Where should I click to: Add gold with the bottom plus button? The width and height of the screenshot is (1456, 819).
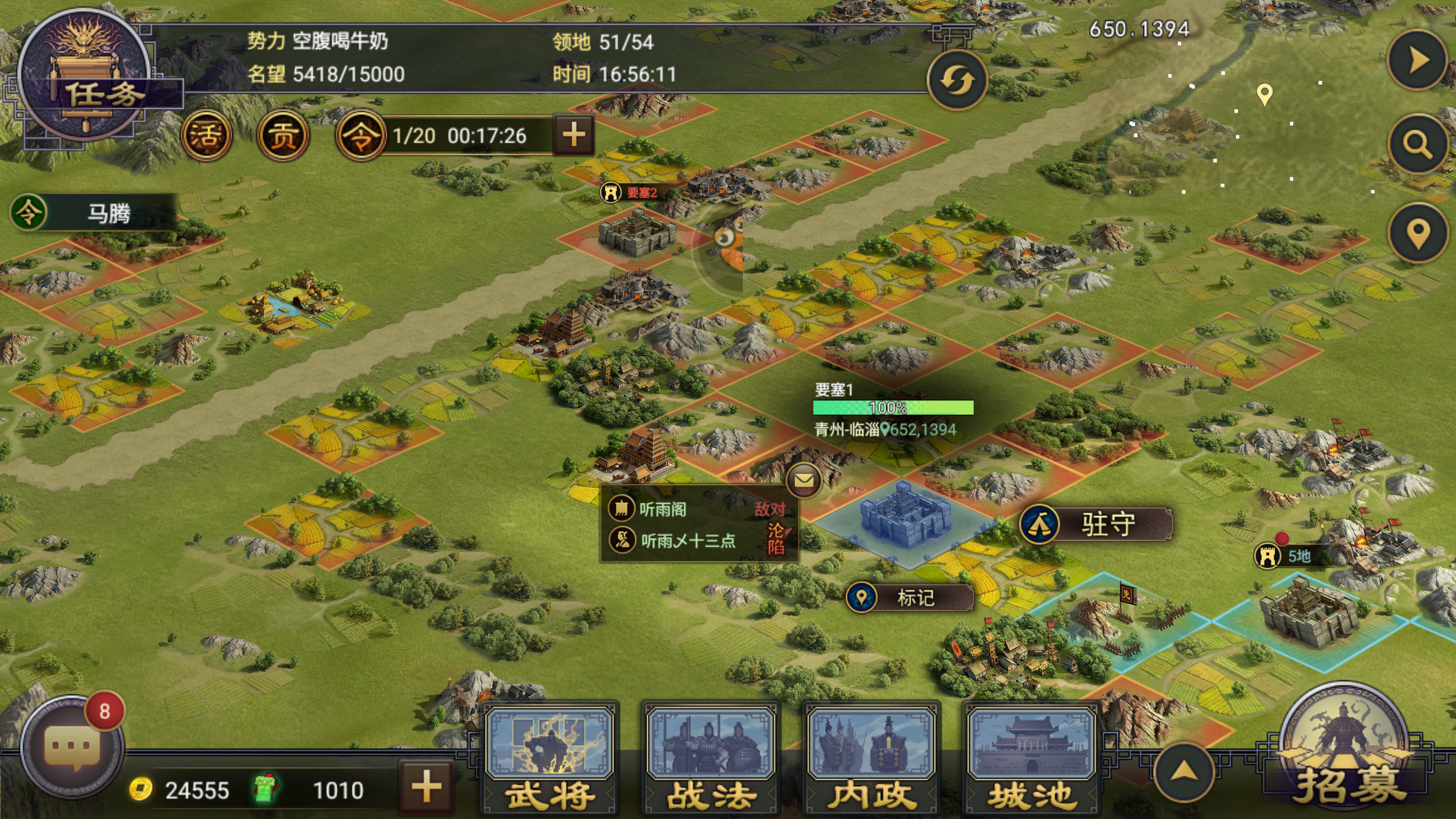[426, 788]
